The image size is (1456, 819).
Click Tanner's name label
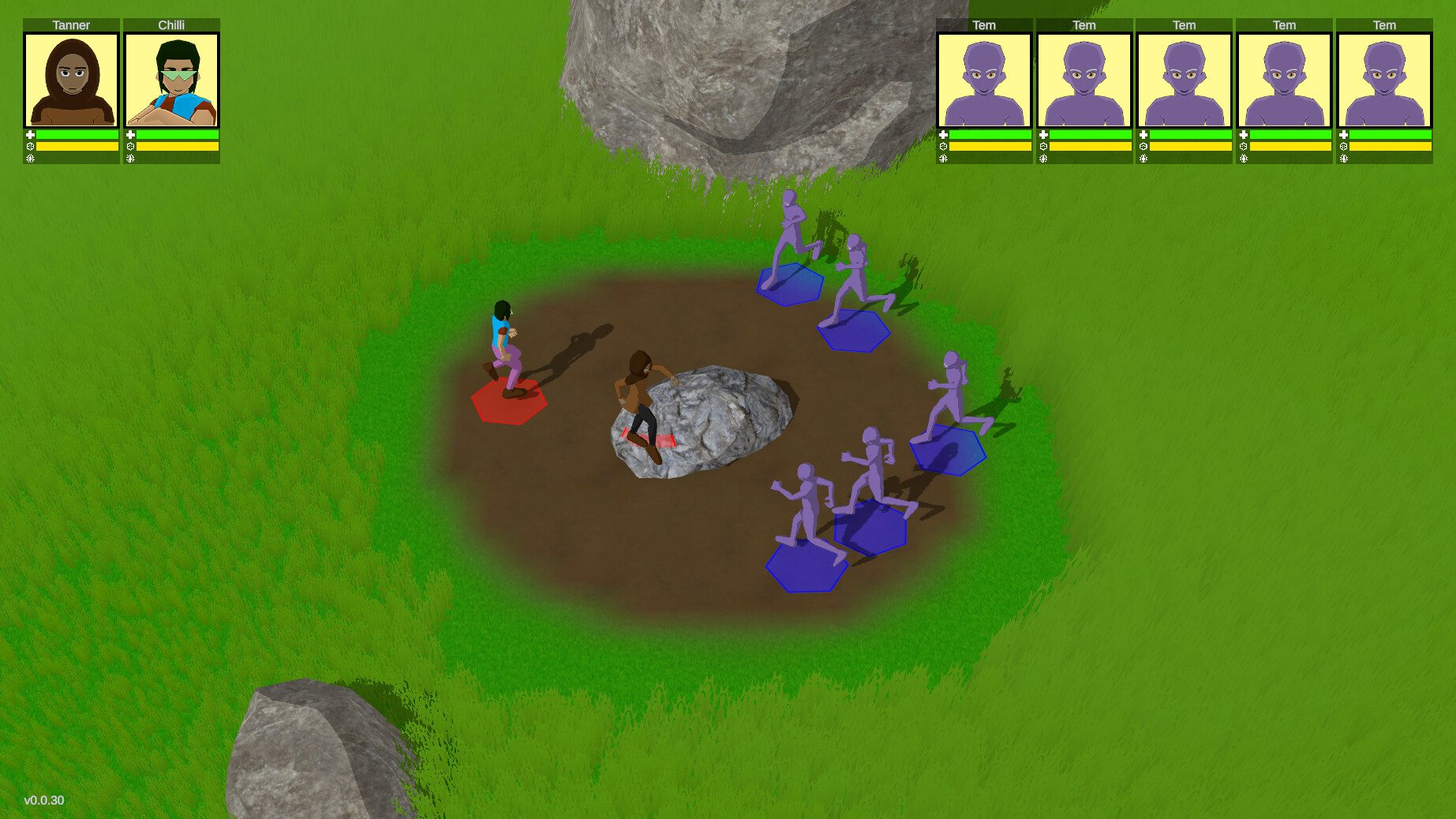[70, 24]
